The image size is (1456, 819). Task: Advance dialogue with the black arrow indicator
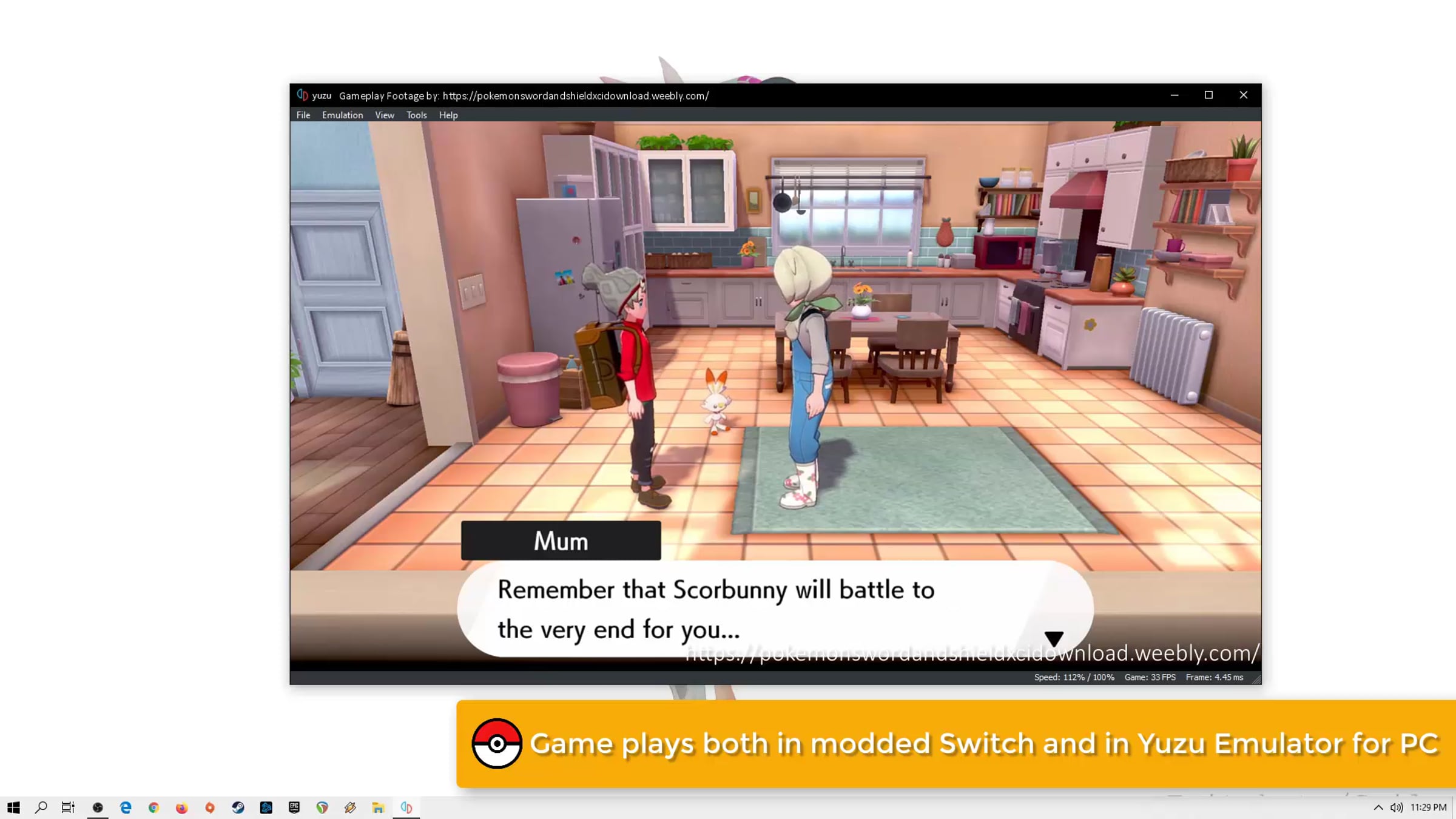[1054, 638]
